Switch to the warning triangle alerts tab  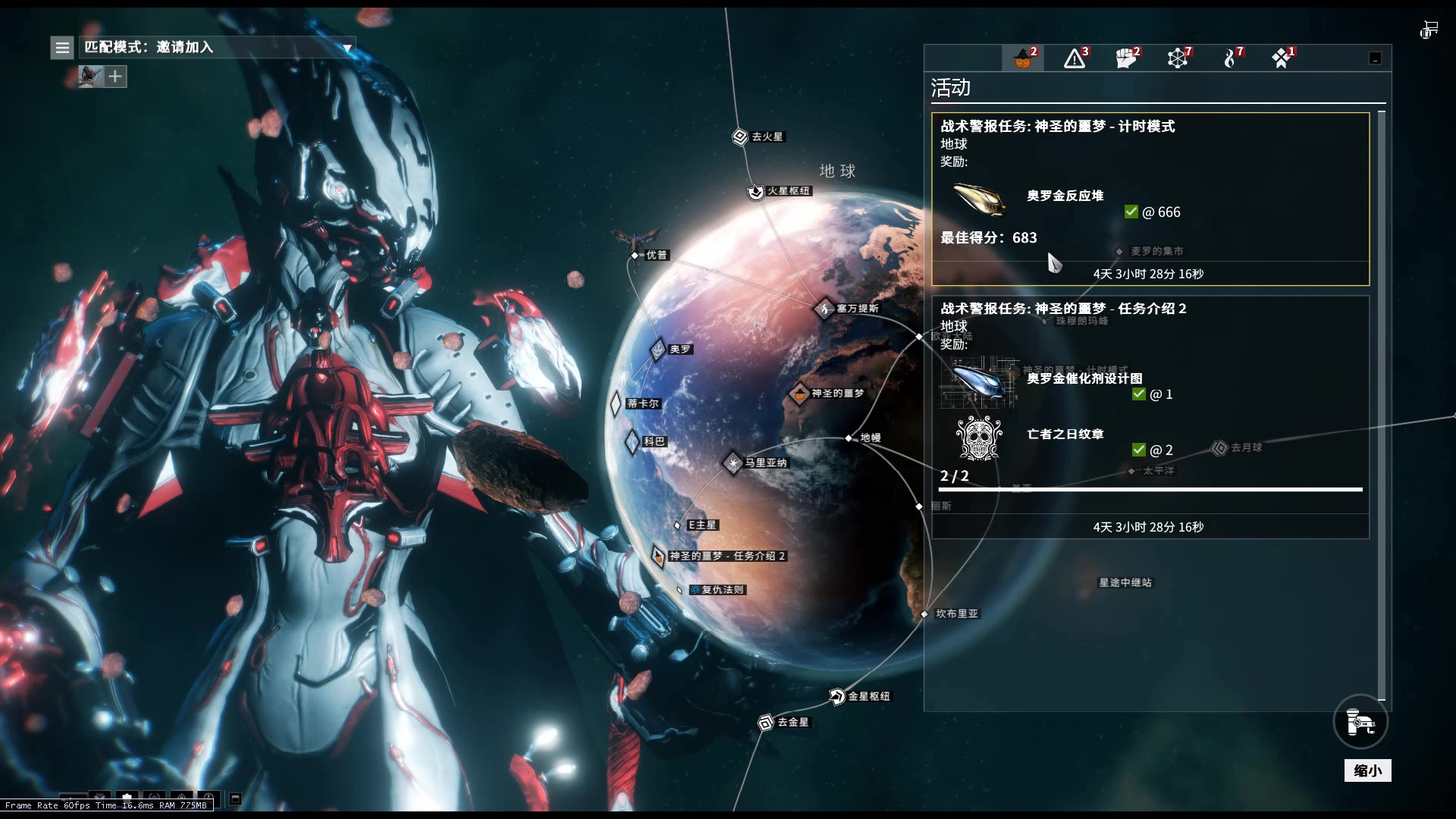[x=1075, y=58]
